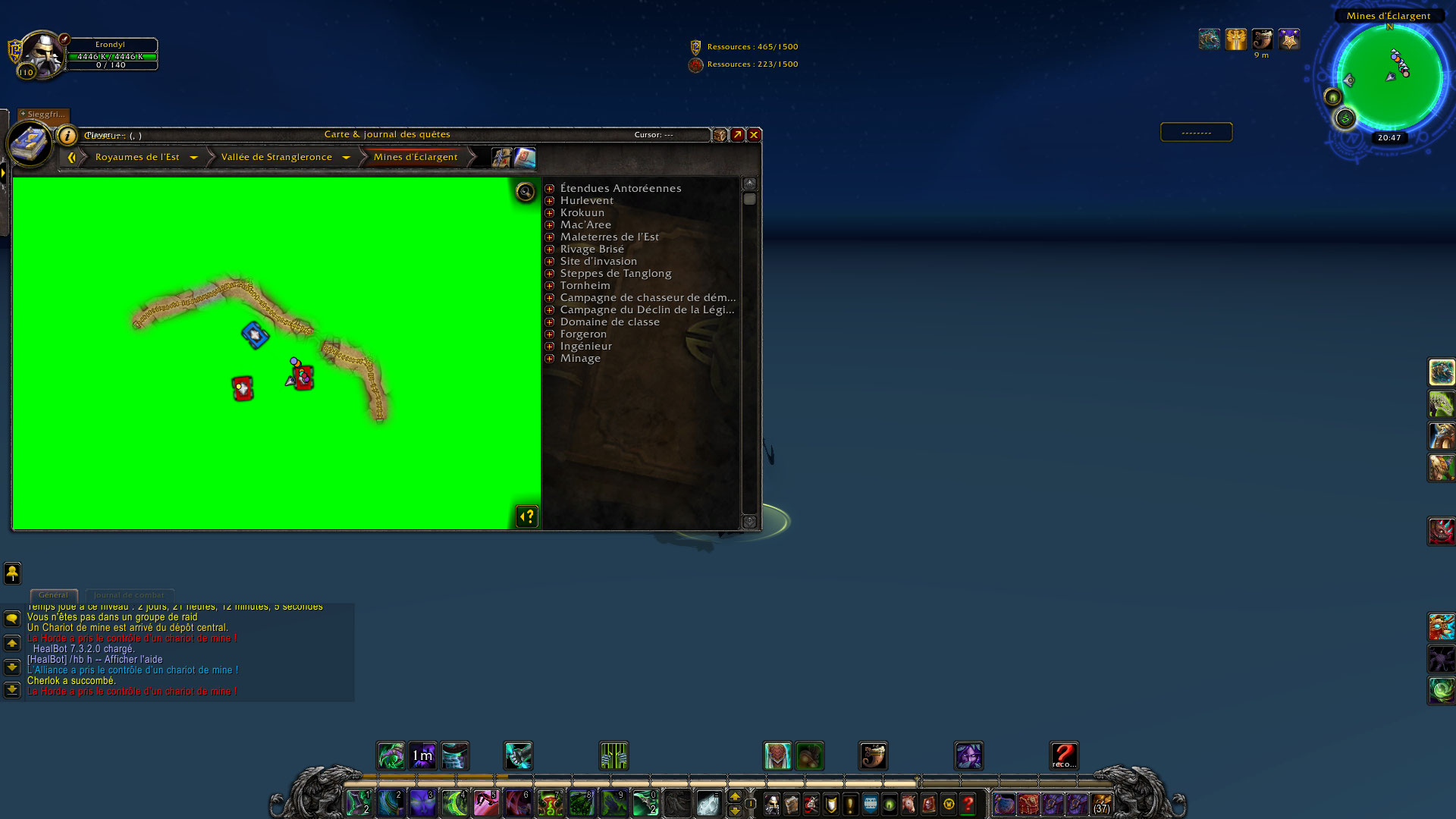Viewport: 1456px width, 819px height.
Task: Open the quest log page icon in the map header
Action: click(x=526, y=157)
